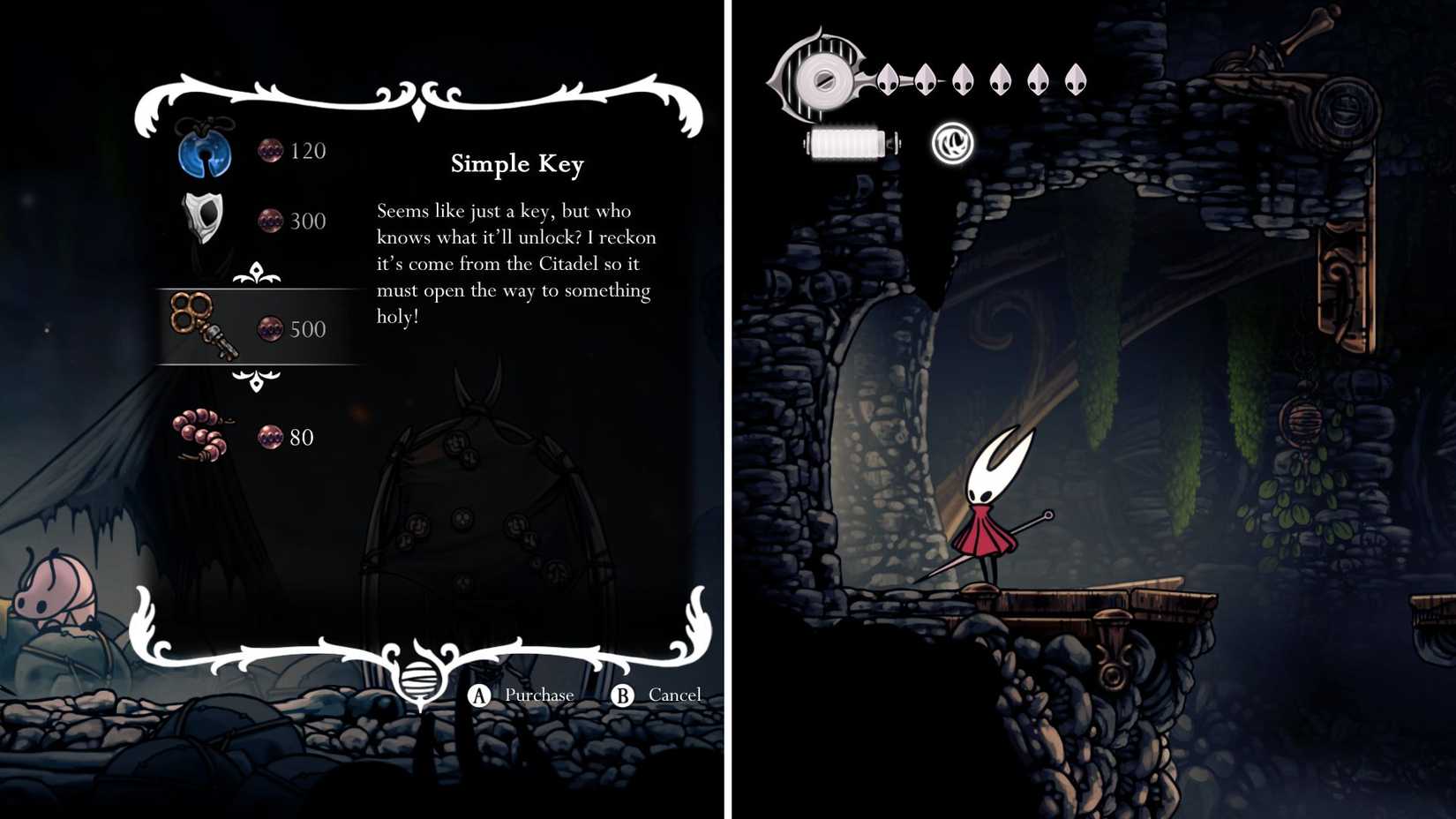
Task: Select the mask shard costing 300
Action: 204,219
